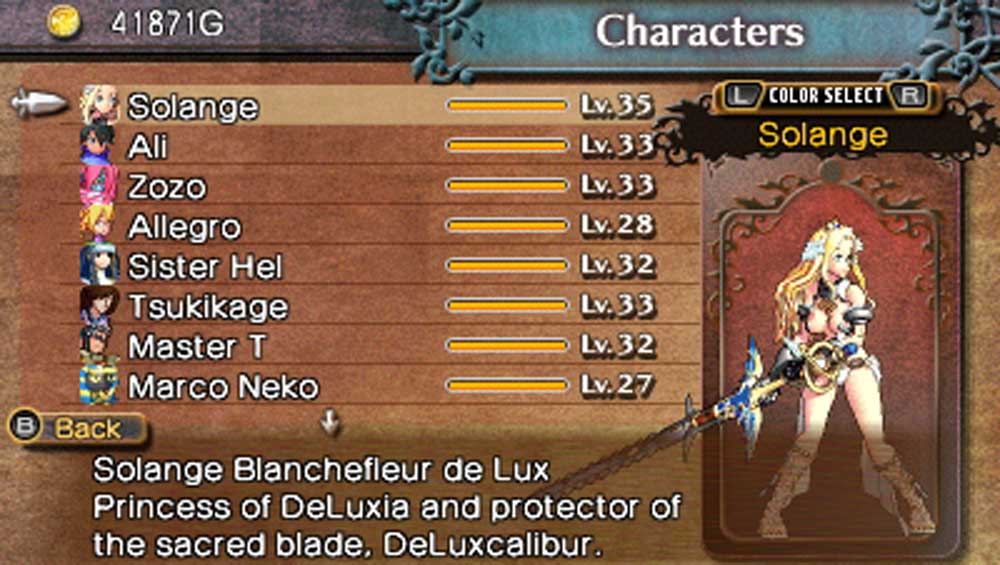The image size is (1000, 565).
Task: Click the down arrow below the character list
Action: click(x=330, y=424)
